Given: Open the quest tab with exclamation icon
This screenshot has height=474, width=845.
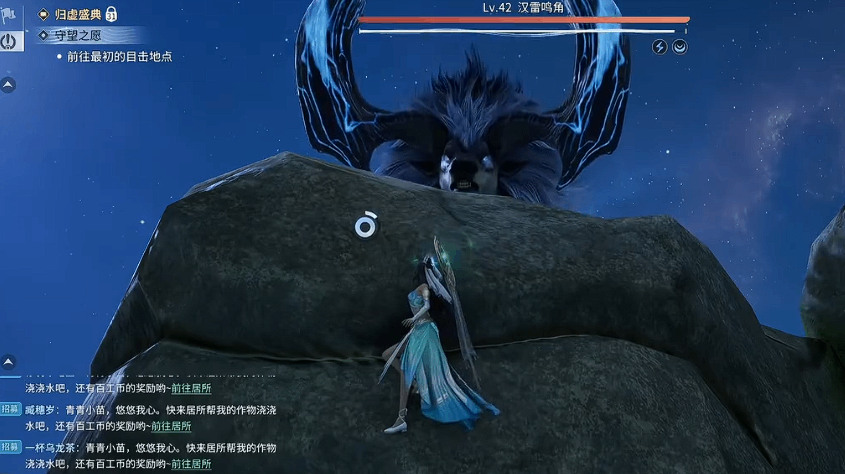Looking at the screenshot, I should click(x=10, y=41).
